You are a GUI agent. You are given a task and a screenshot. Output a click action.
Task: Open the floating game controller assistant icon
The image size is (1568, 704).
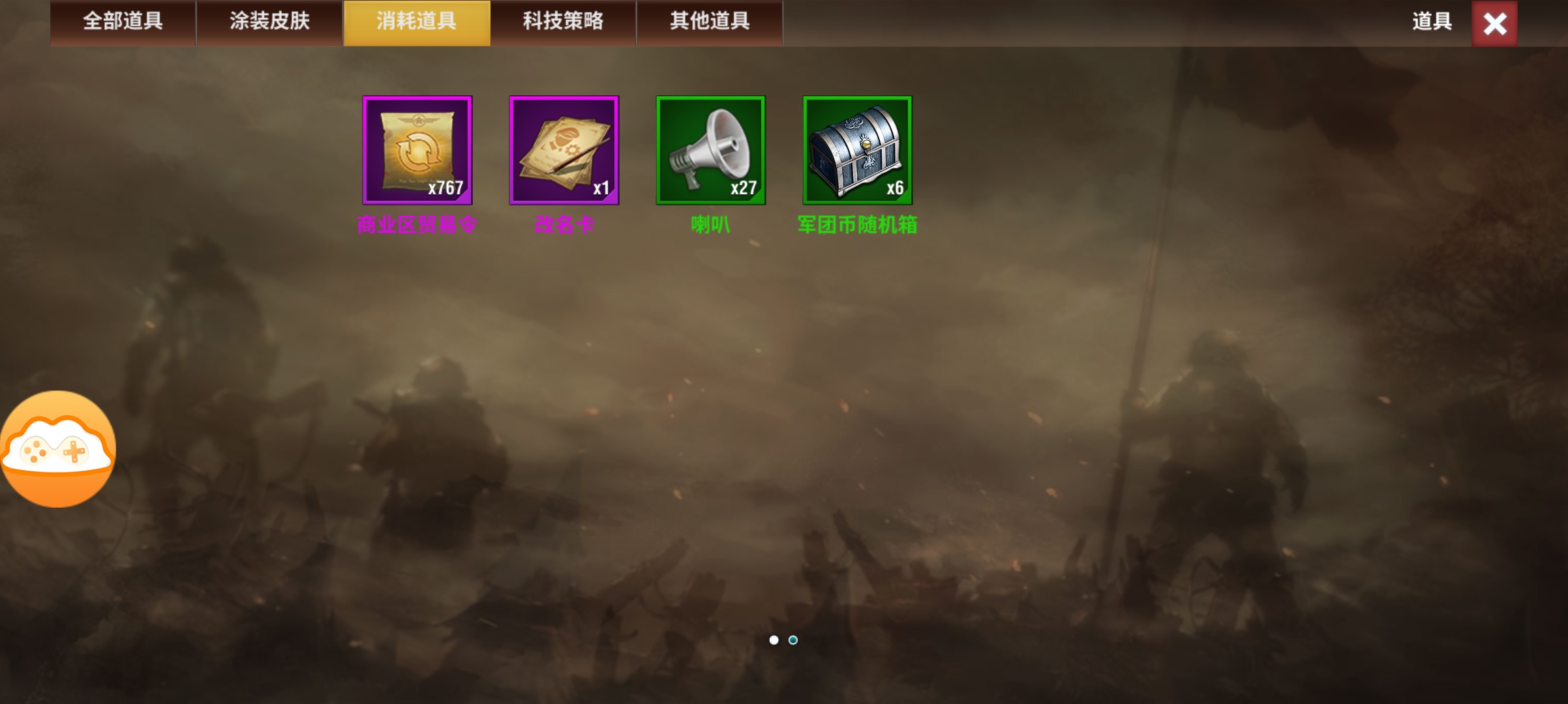[x=59, y=450]
